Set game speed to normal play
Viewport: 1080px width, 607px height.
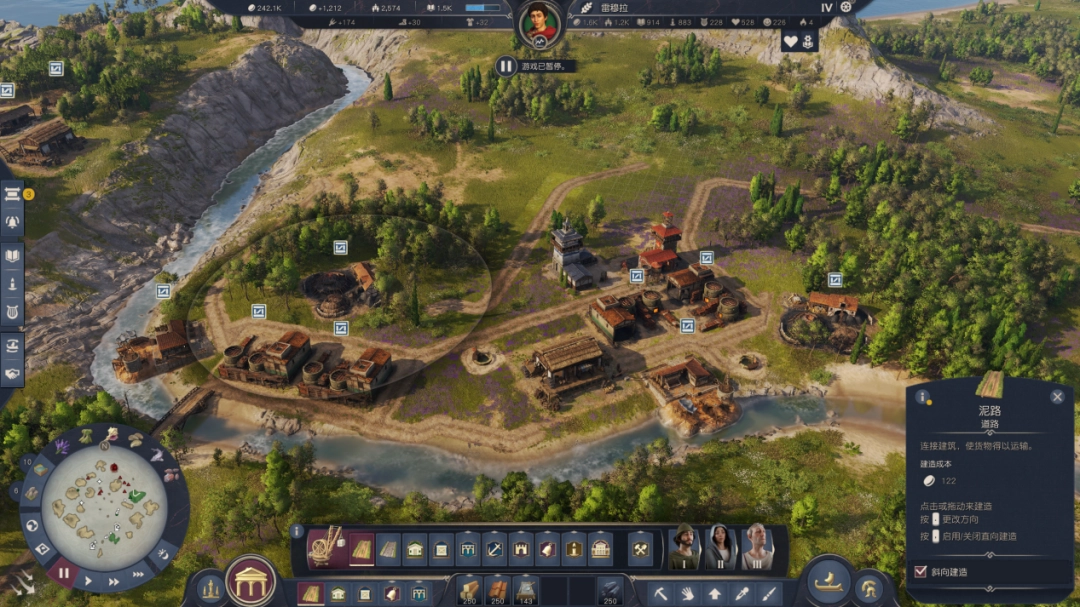click(x=89, y=581)
